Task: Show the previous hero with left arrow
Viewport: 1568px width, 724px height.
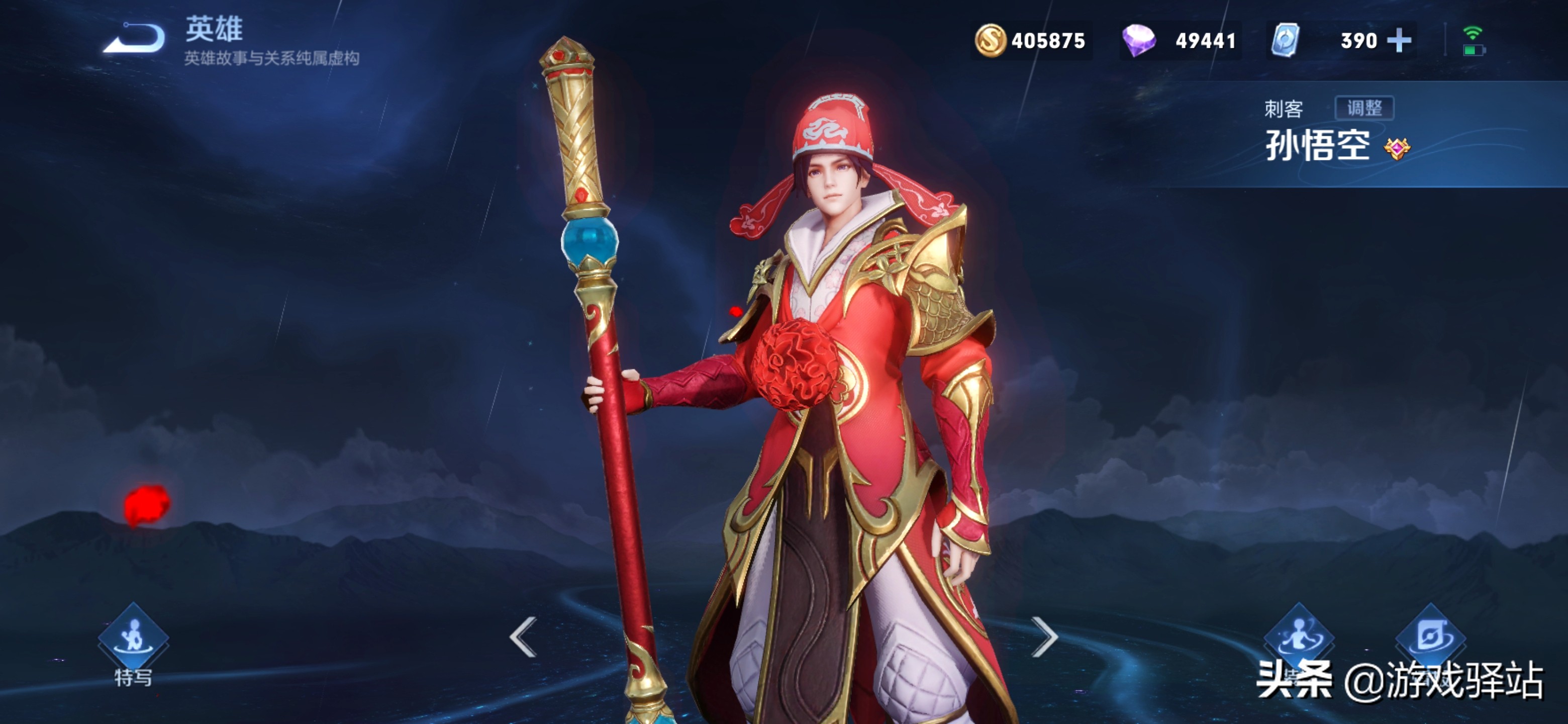Action: pos(524,637)
